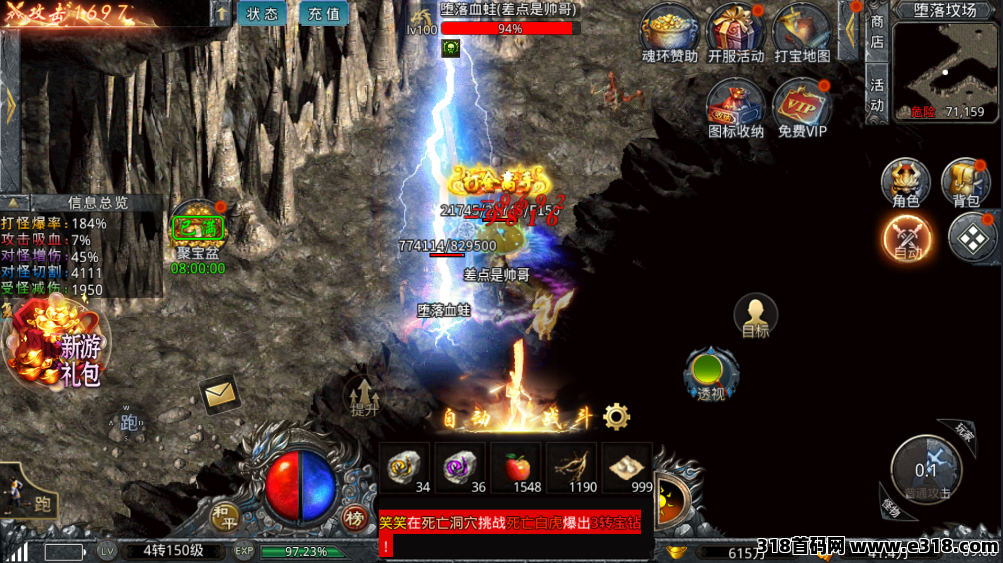Open the 角色 character sheet
The image size is (1003, 563).
(905, 183)
